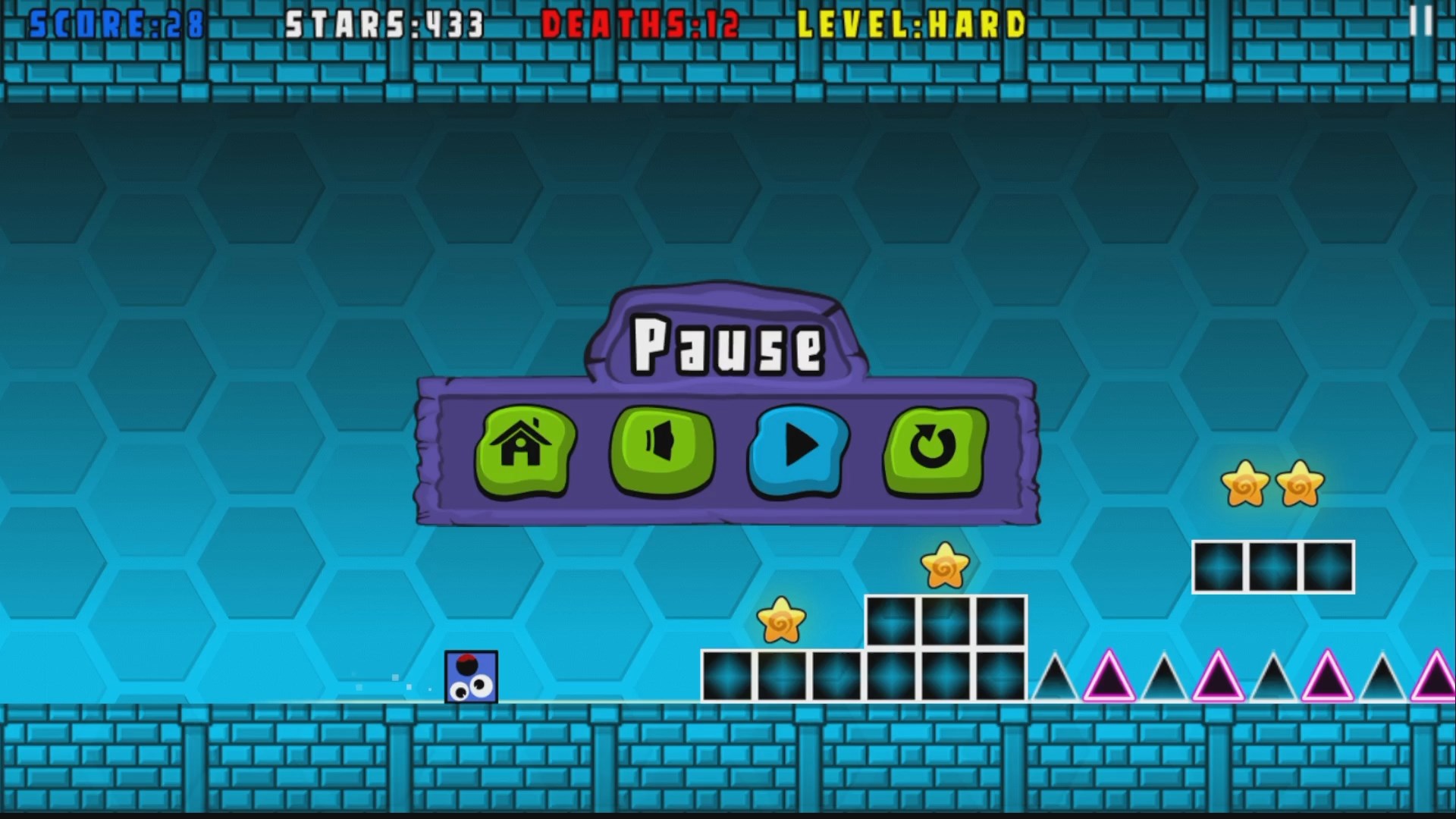Click the SCORE:28 label
1456x819 pixels.
click(x=114, y=24)
